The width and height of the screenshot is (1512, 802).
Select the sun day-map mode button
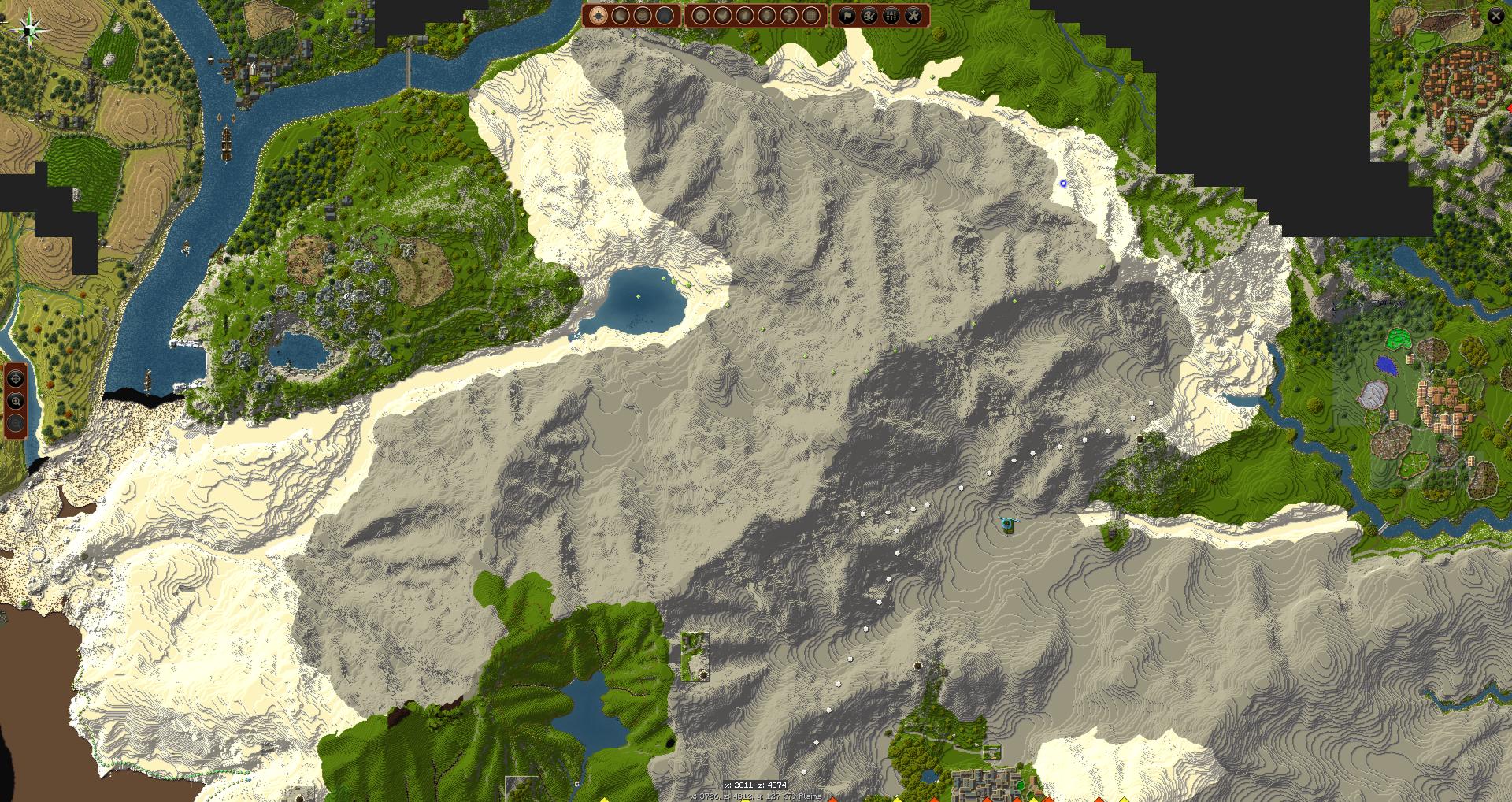(x=598, y=16)
